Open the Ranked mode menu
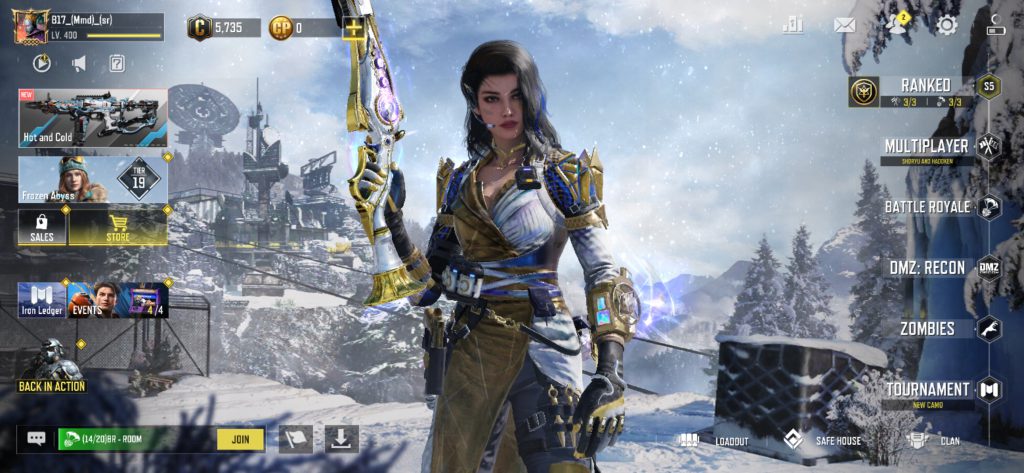Screen dimensions: 1024x473 925,87
